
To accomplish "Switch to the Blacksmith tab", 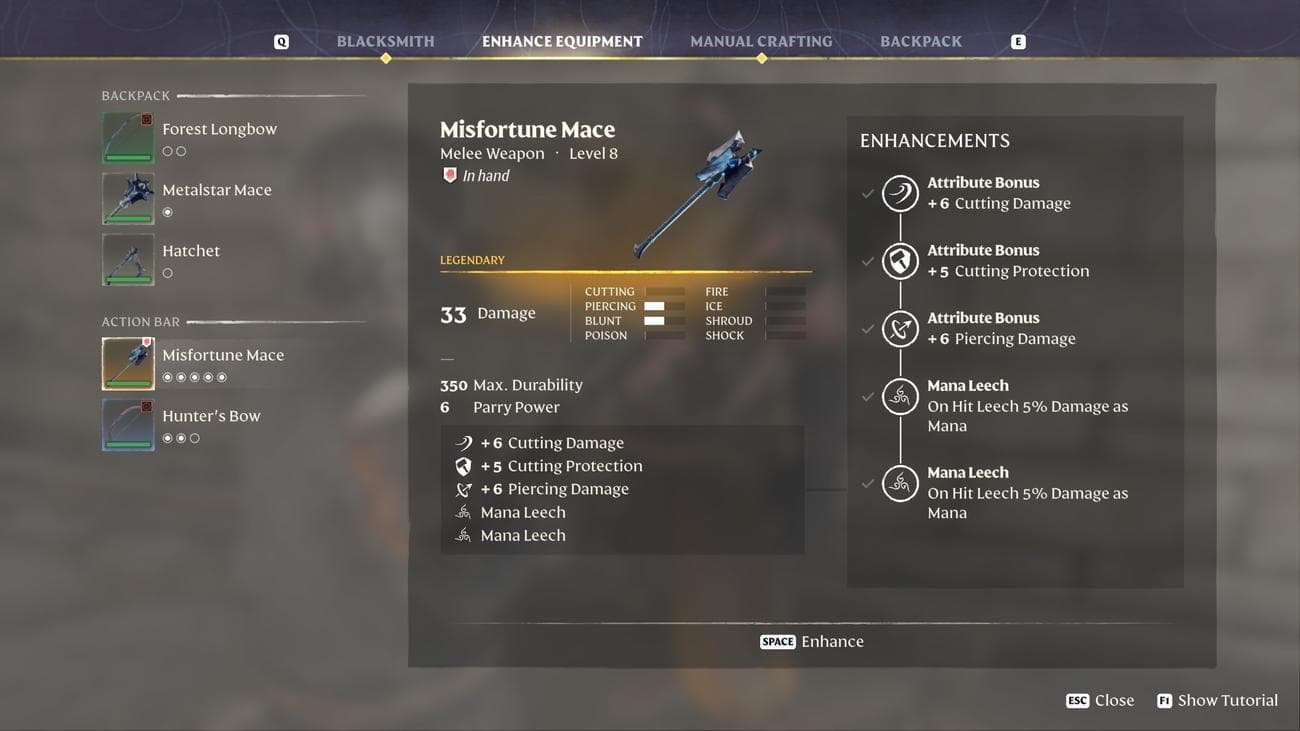I will pyautogui.click(x=385, y=42).
